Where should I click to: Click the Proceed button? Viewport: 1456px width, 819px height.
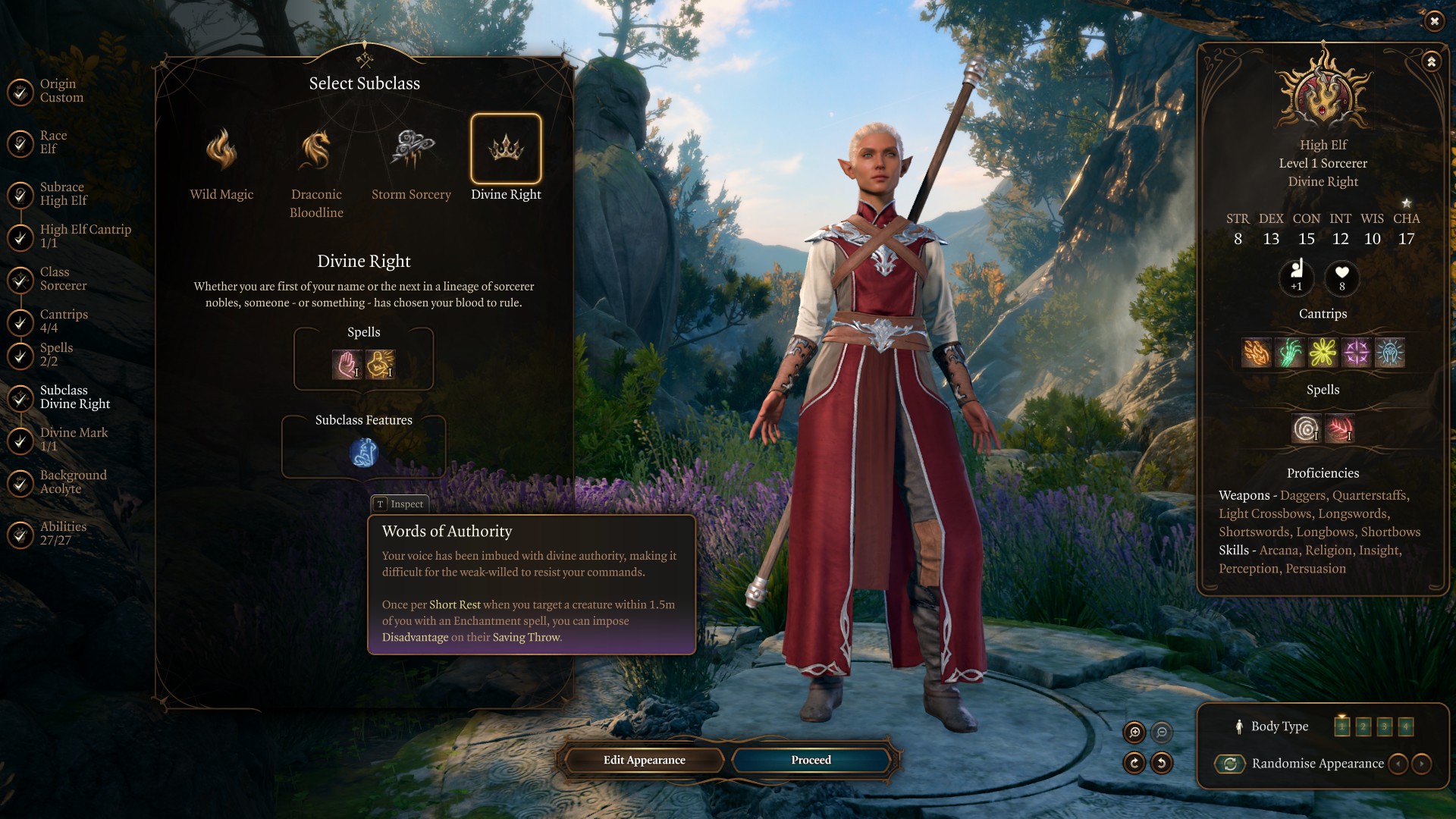click(x=811, y=760)
